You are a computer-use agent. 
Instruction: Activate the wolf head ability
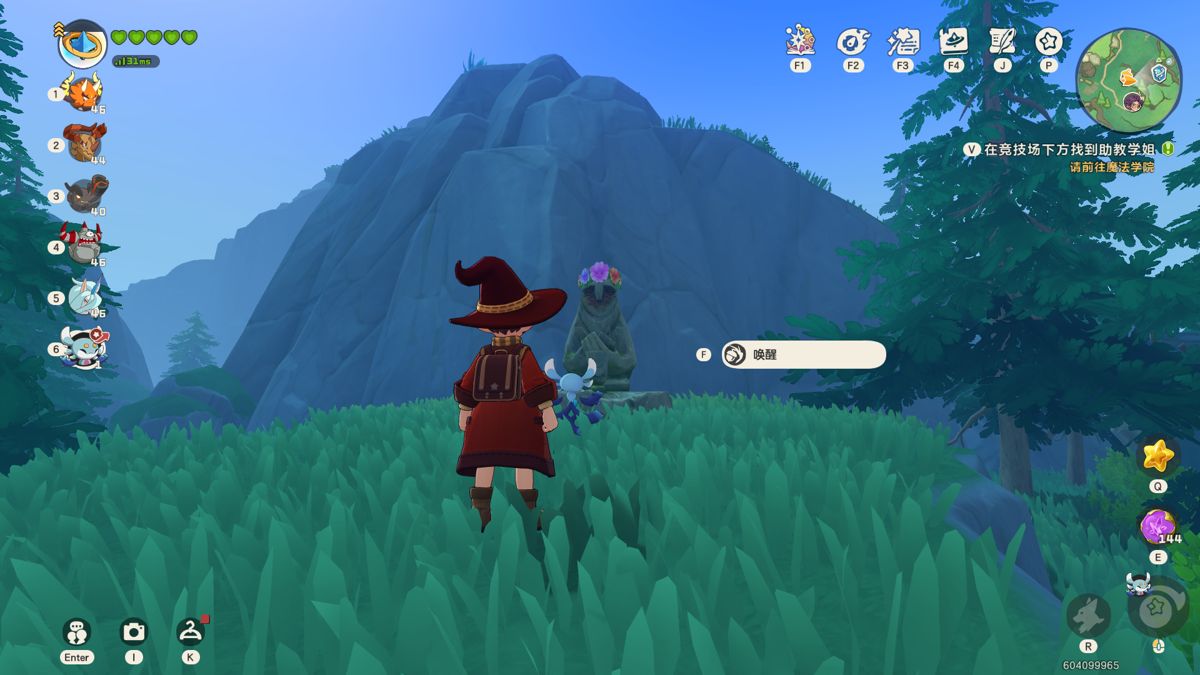(1088, 614)
